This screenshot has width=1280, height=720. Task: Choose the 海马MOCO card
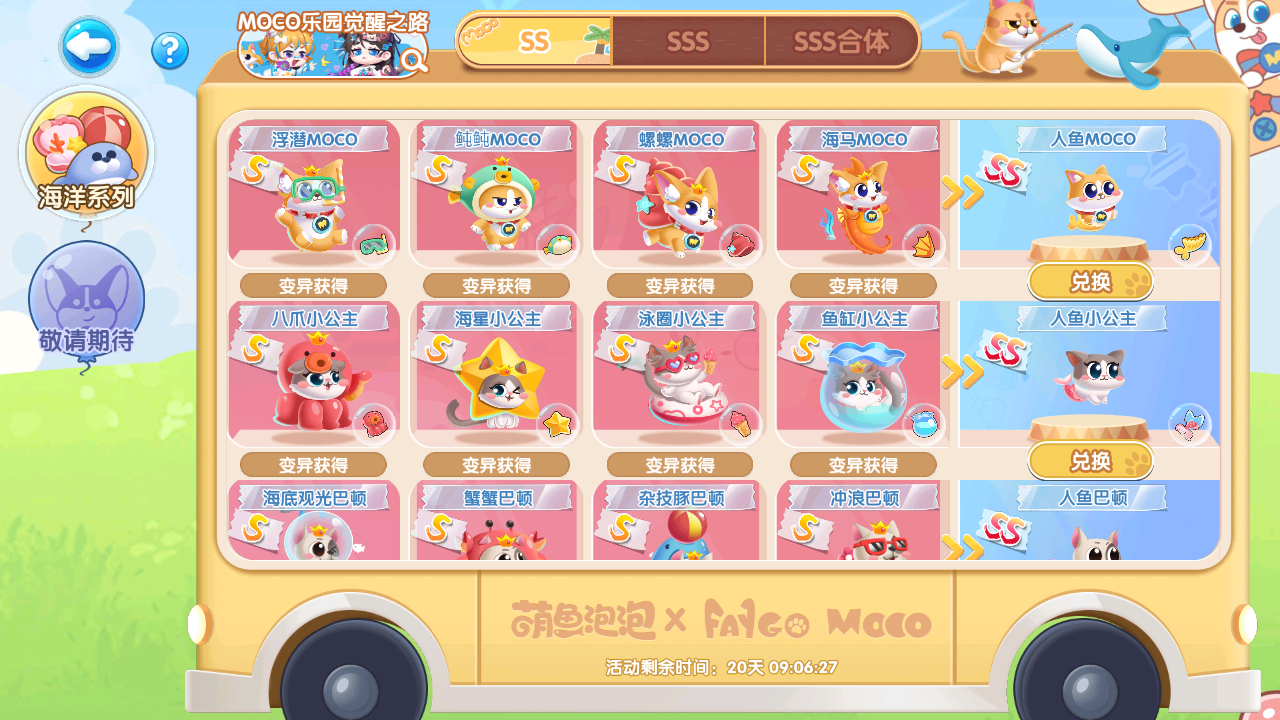(x=862, y=195)
